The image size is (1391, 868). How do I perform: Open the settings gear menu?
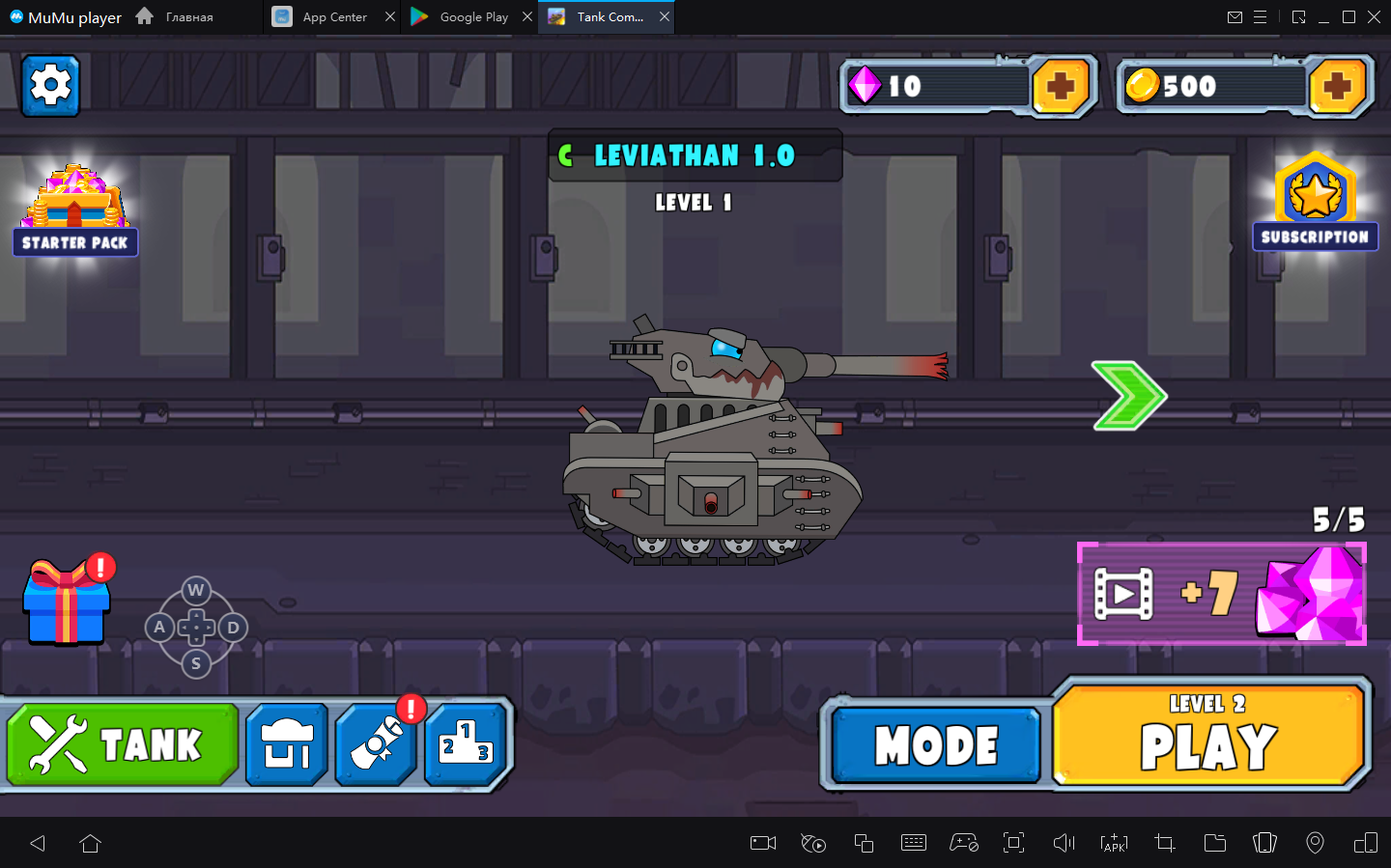point(50,86)
